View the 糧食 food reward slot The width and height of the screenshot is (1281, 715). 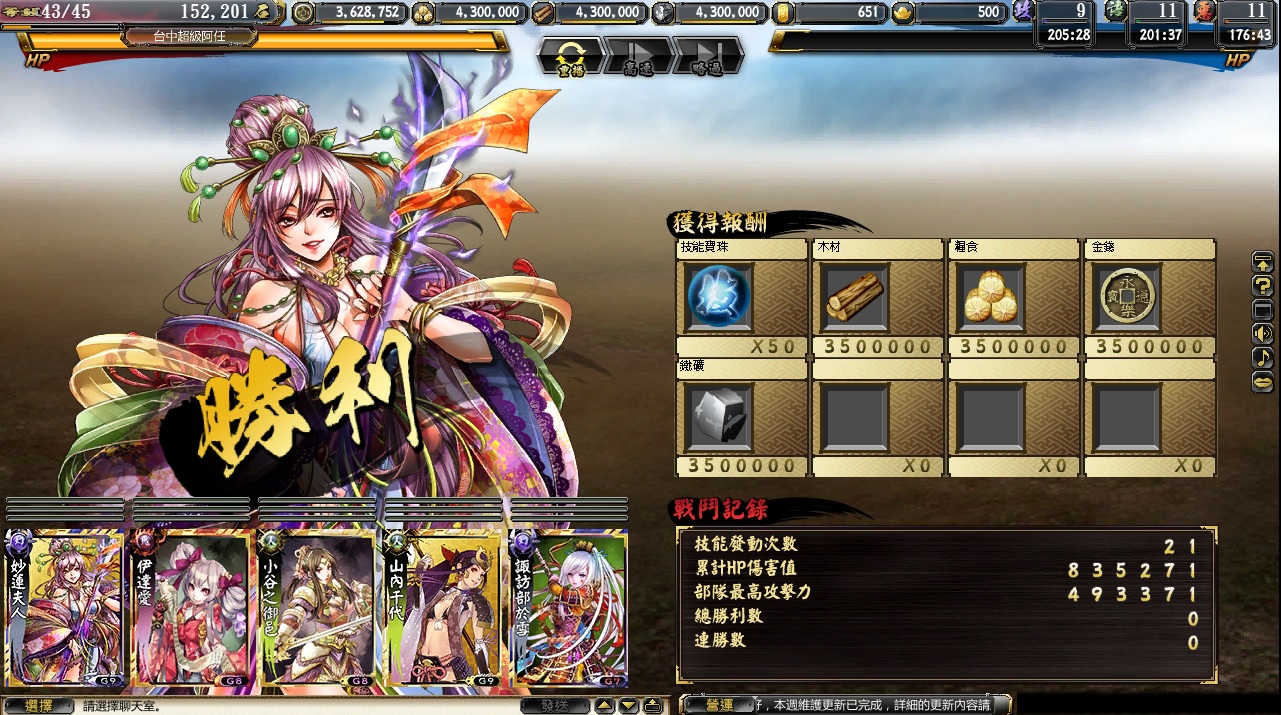coord(991,297)
